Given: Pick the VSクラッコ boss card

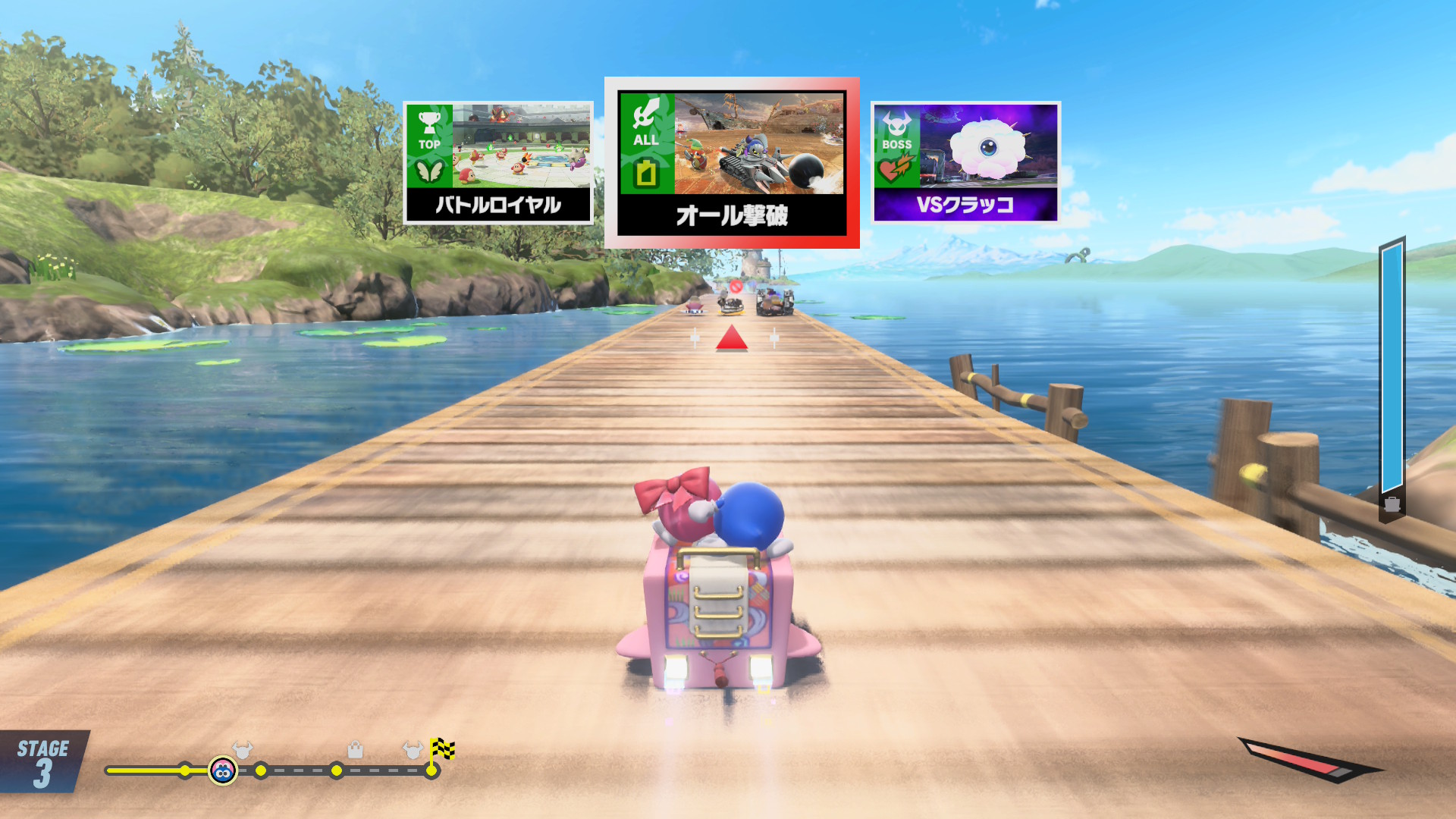Looking at the screenshot, I should [965, 163].
